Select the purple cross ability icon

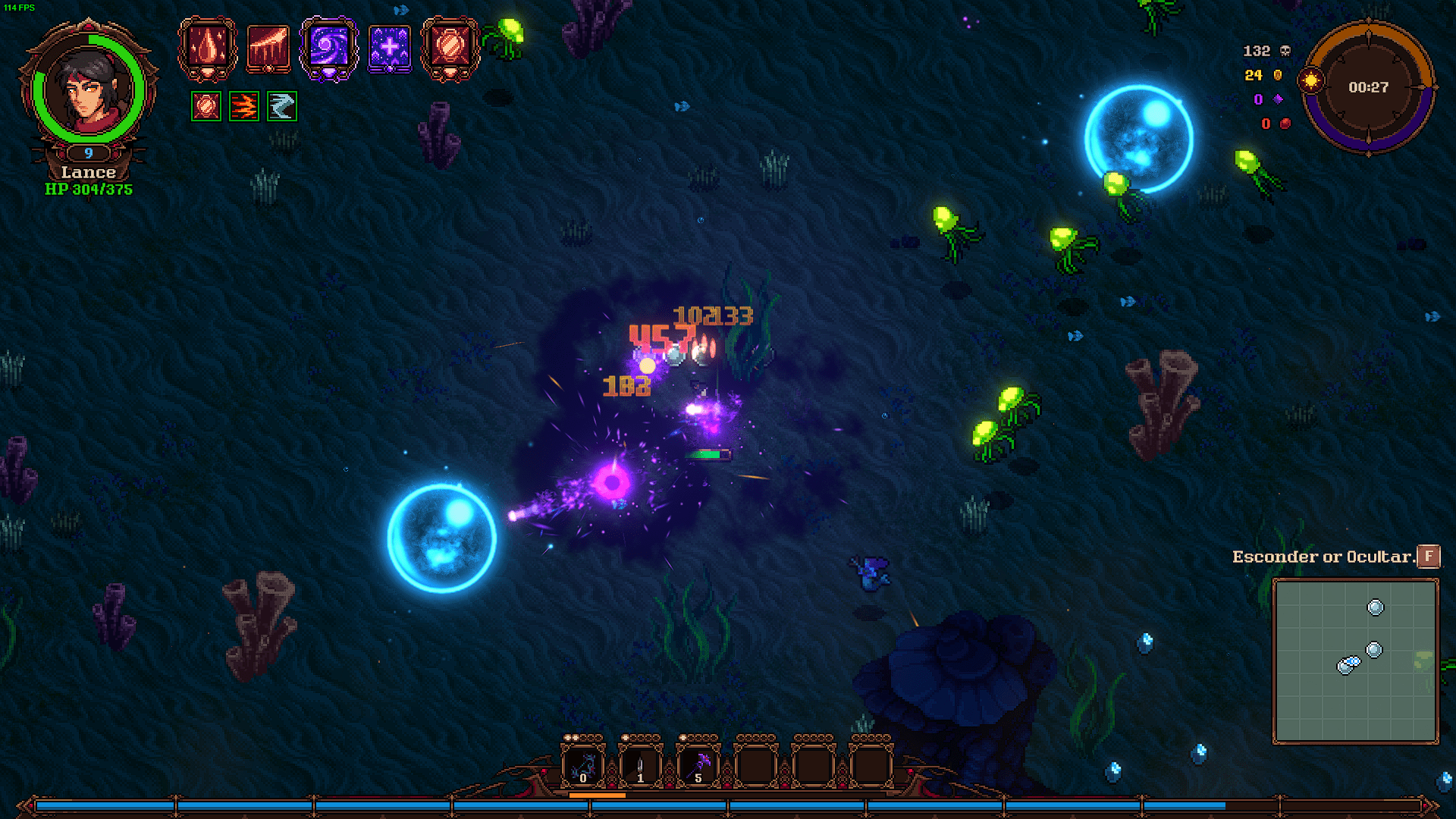pos(389,48)
